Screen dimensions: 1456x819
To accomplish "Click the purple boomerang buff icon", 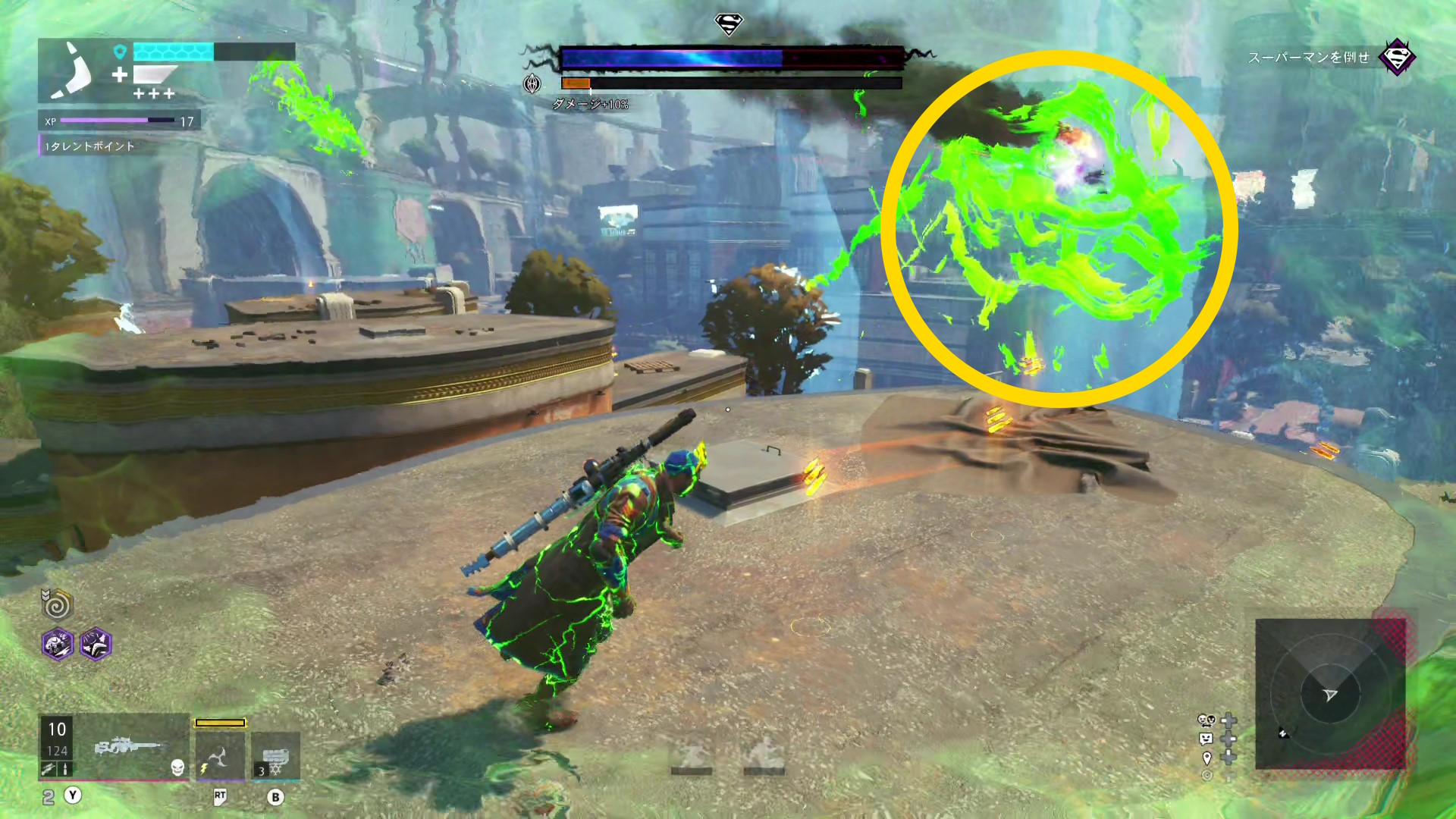I will [96, 645].
